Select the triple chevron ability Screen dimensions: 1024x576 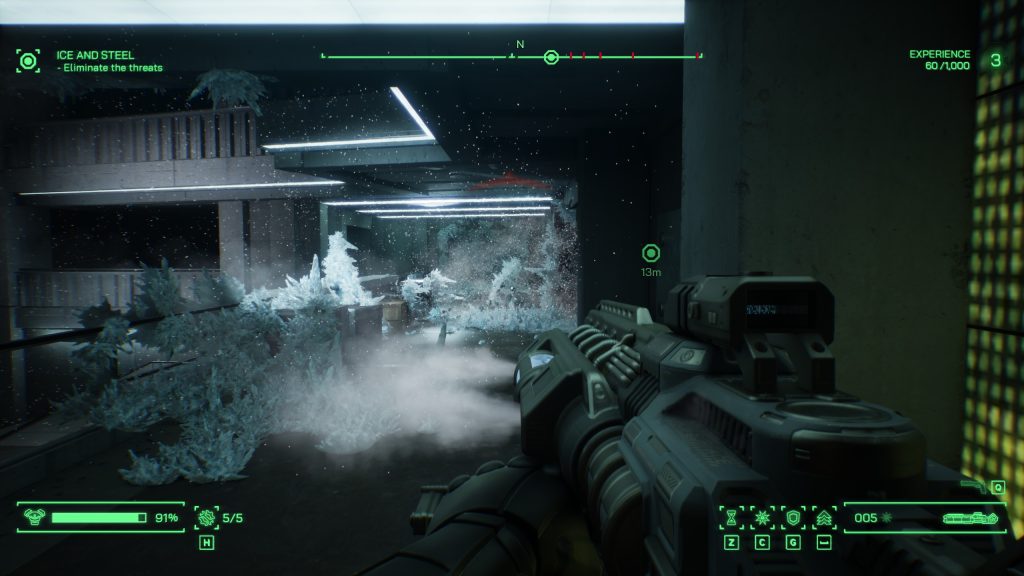tap(824, 517)
